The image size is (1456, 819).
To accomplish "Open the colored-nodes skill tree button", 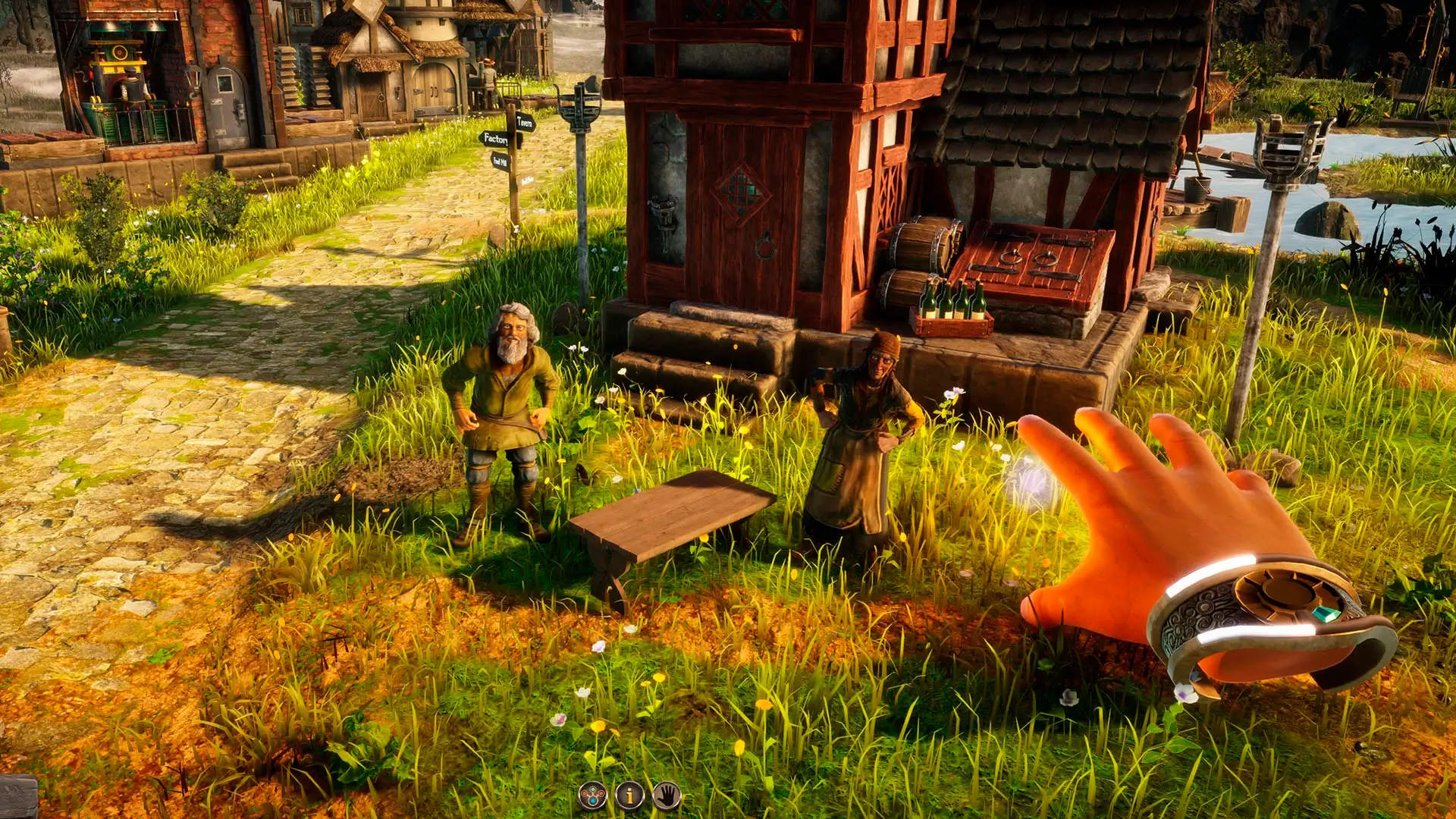I will 592,795.
